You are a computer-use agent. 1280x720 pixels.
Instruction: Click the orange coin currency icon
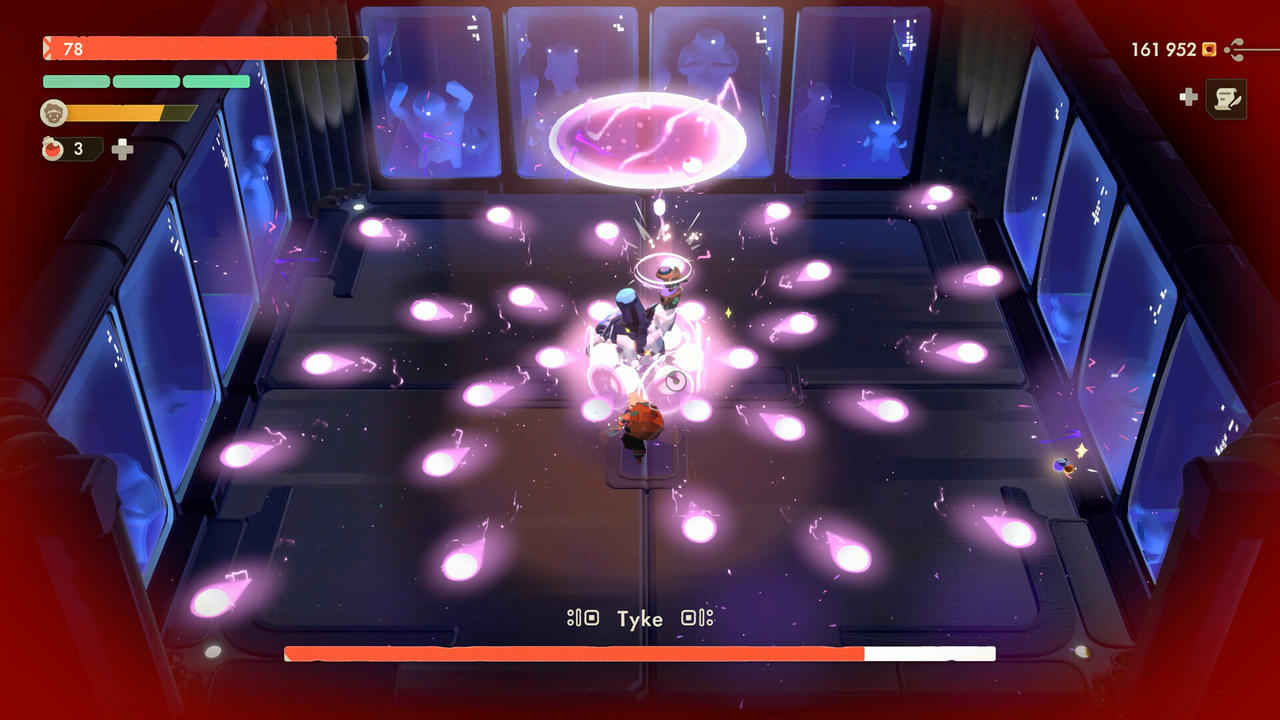[1210, 48]
